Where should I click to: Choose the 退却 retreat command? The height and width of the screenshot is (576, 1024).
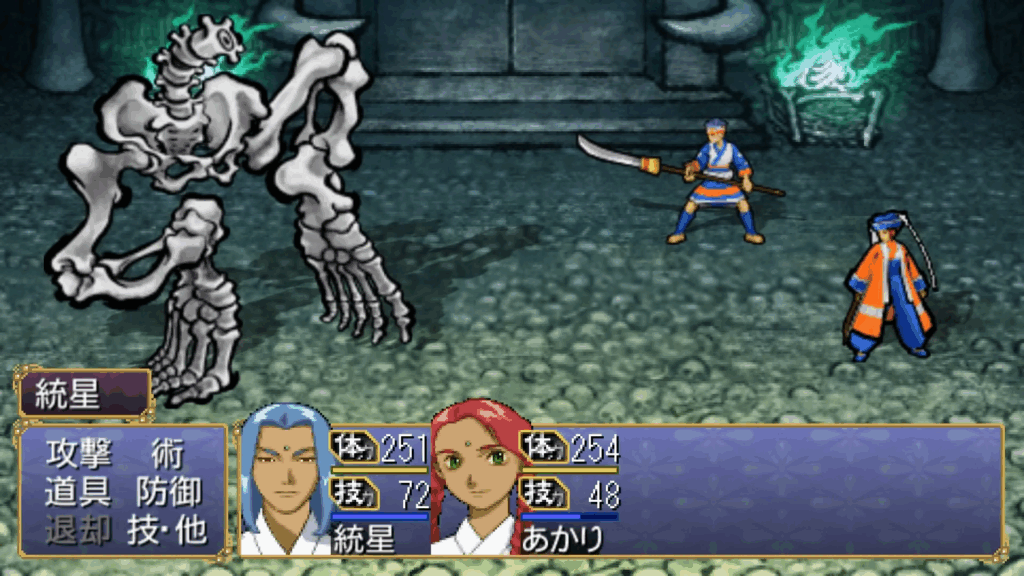[x=75, y=530]
